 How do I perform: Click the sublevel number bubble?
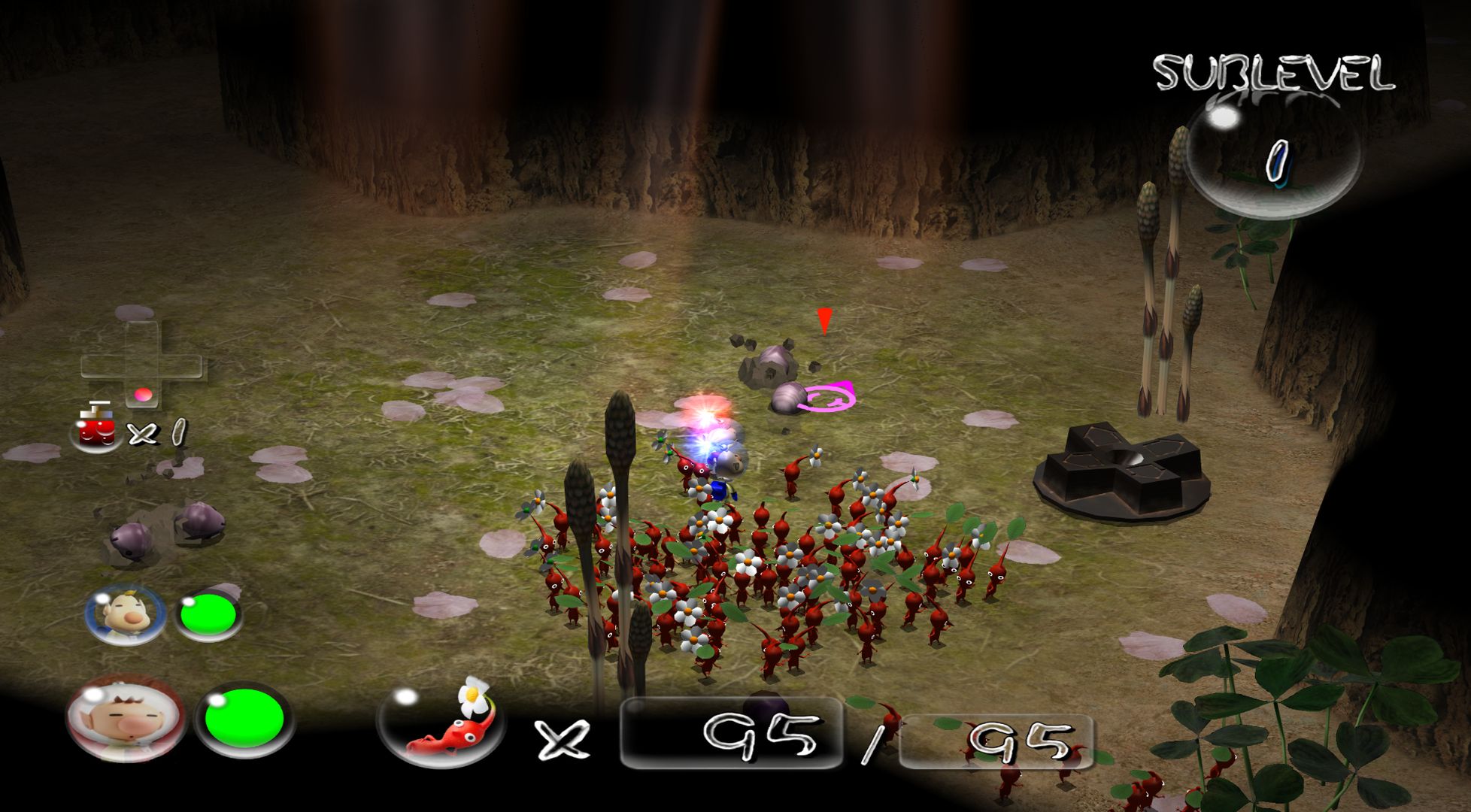[x=1274, y=160]
